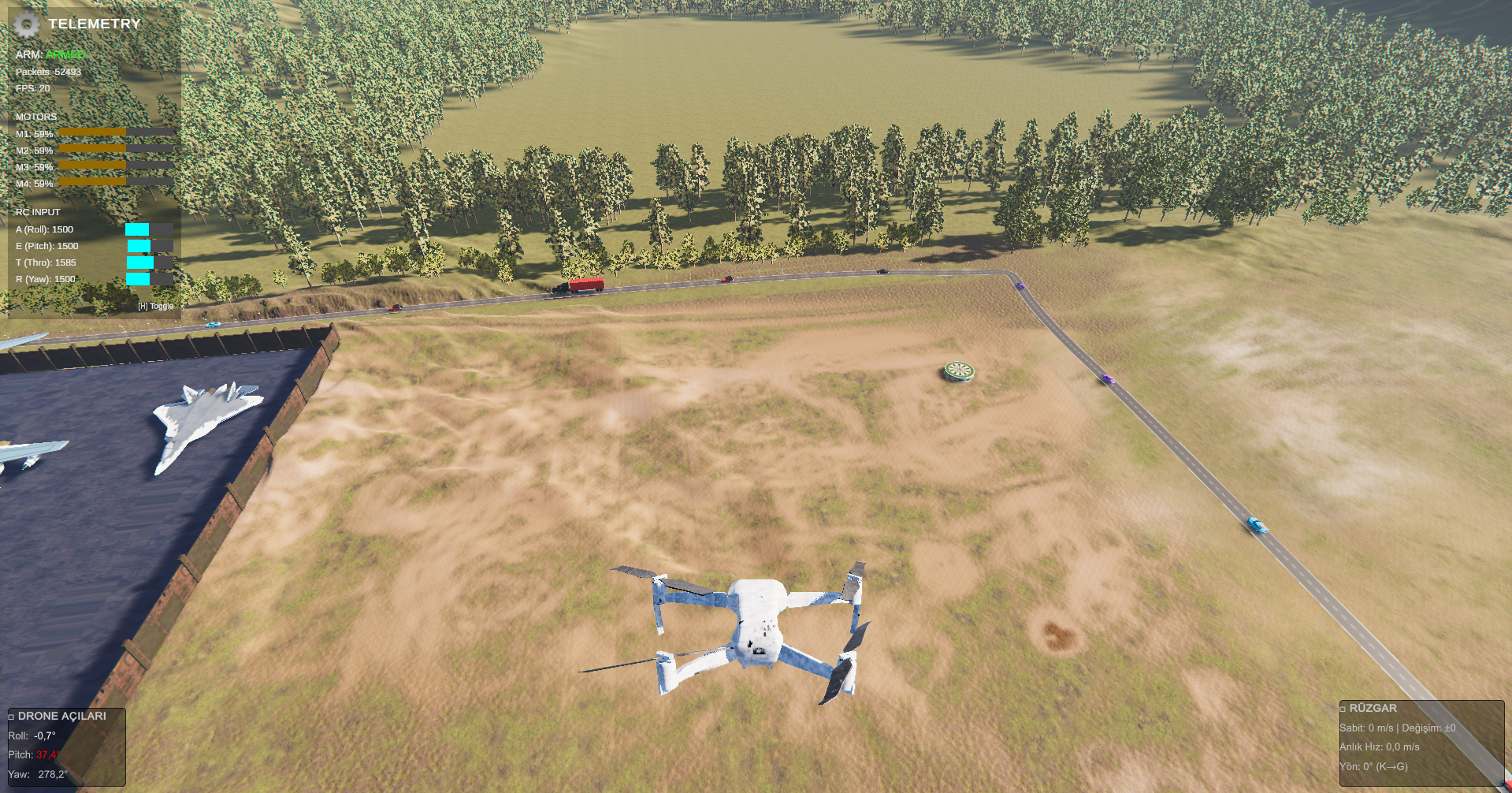Click the A (Roll) cyan input bar
Viewport: 1512px width, 793px height.
pyautogui.click(x=136, y=229)
